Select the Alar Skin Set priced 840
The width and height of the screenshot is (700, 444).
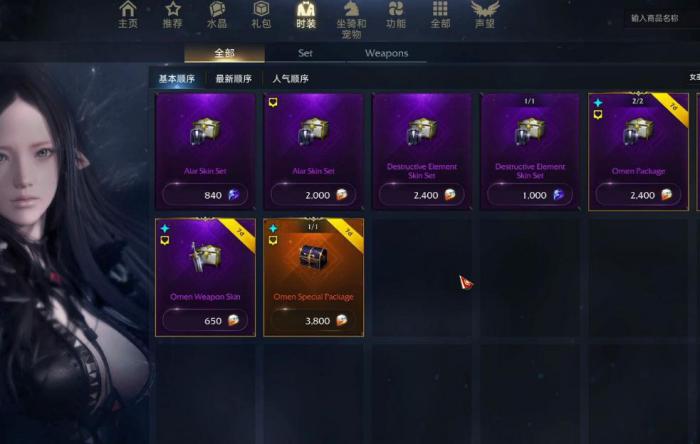205,151
